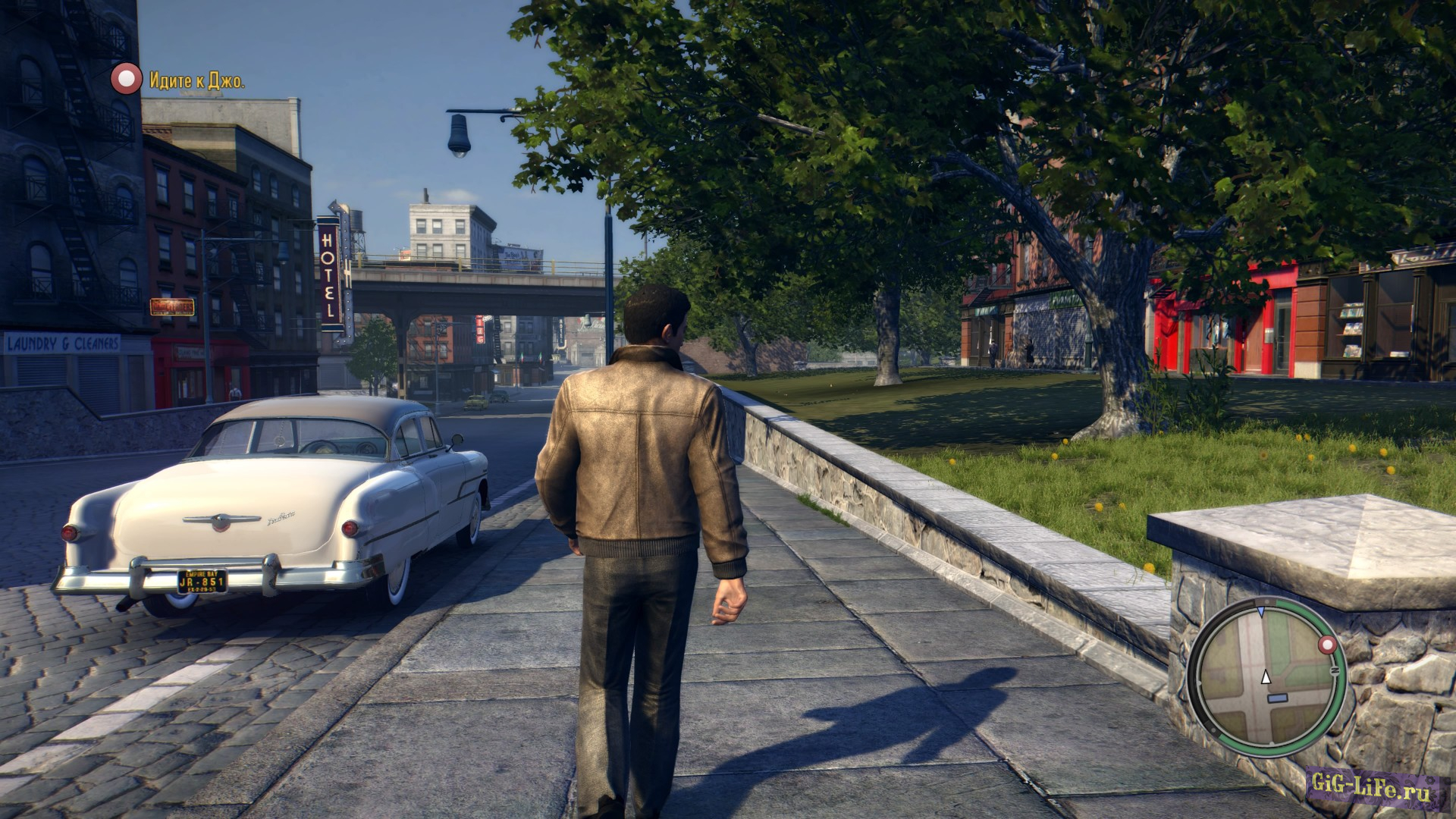
Task: Click the red objective marker on the minimap rim
Action: [x=1327, y=645]
